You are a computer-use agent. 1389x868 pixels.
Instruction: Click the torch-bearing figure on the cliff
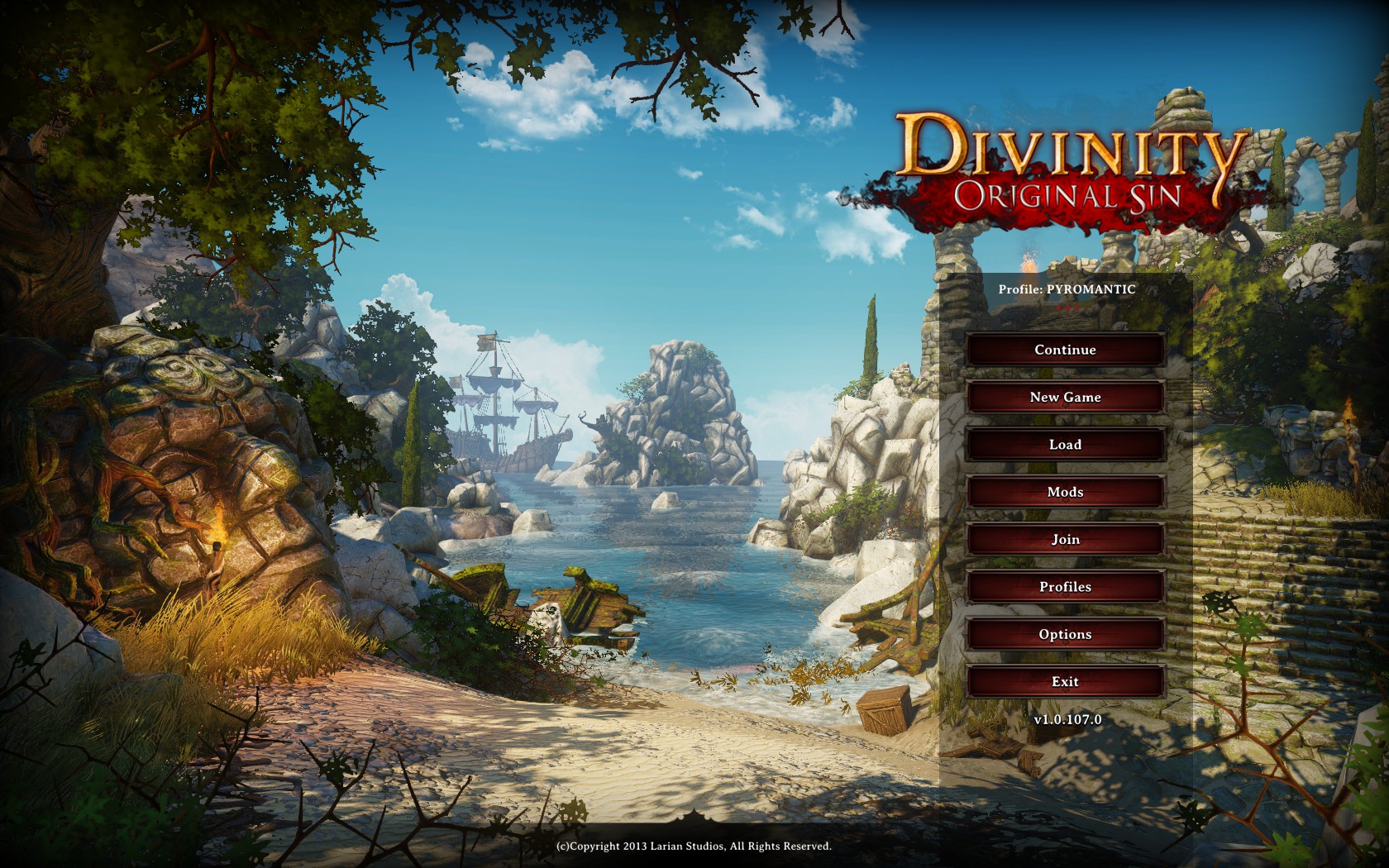pyautogui.click(x=217, y=550)
